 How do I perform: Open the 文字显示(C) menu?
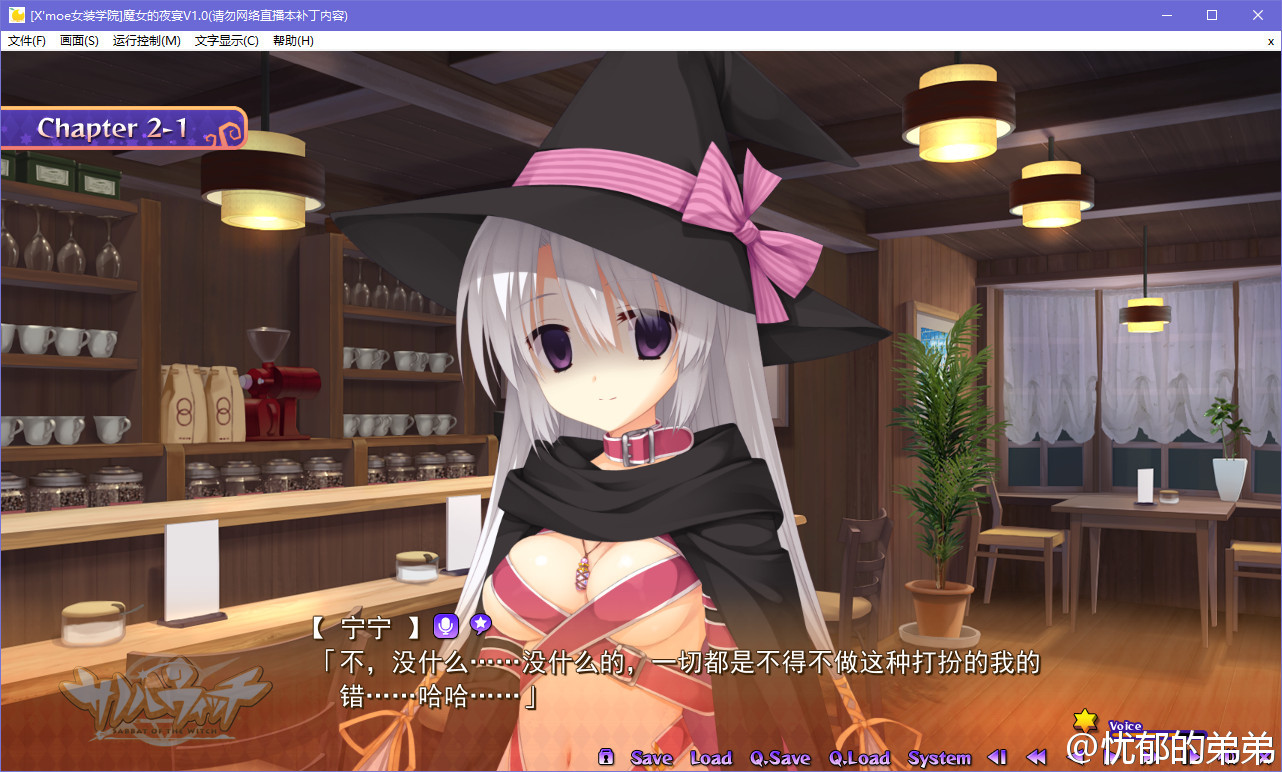[227, 41]
